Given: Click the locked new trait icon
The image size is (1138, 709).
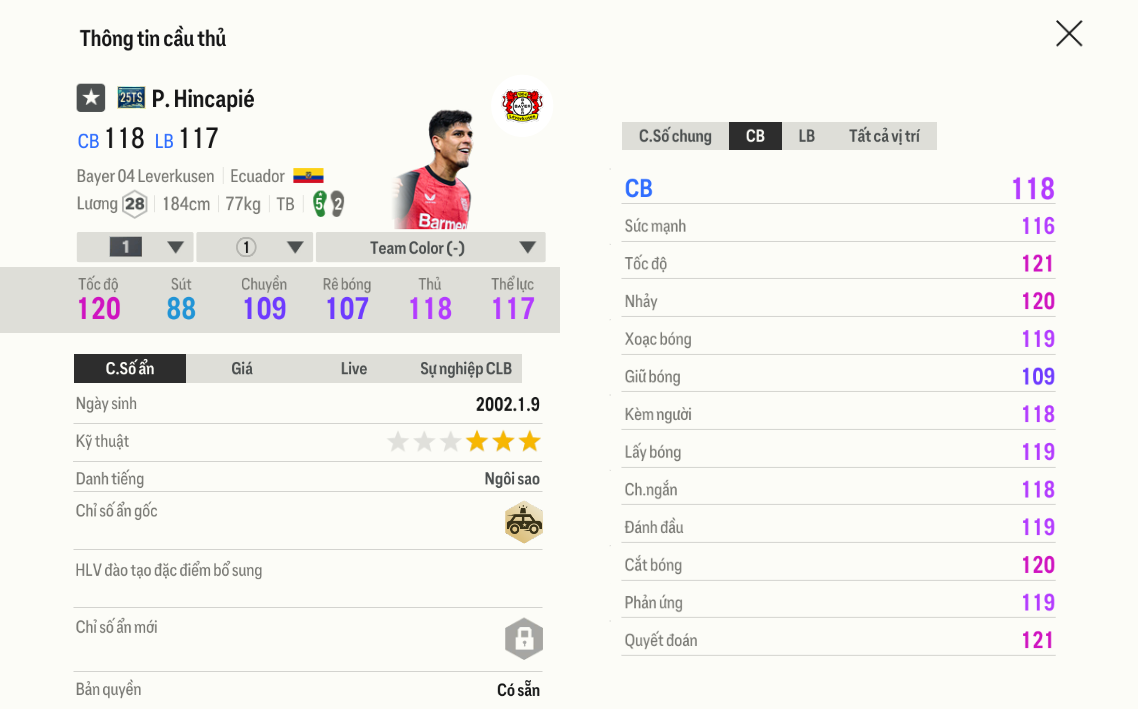Looking at the screenshot, I should click(x=523, y=639).
